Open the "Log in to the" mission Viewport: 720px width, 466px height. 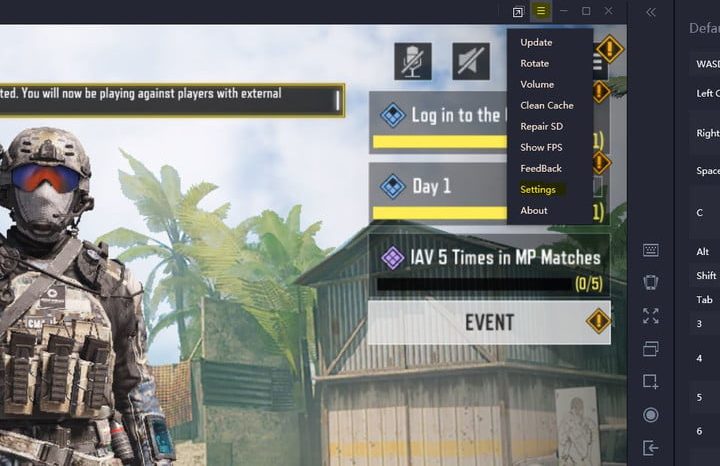coord(438,116)
